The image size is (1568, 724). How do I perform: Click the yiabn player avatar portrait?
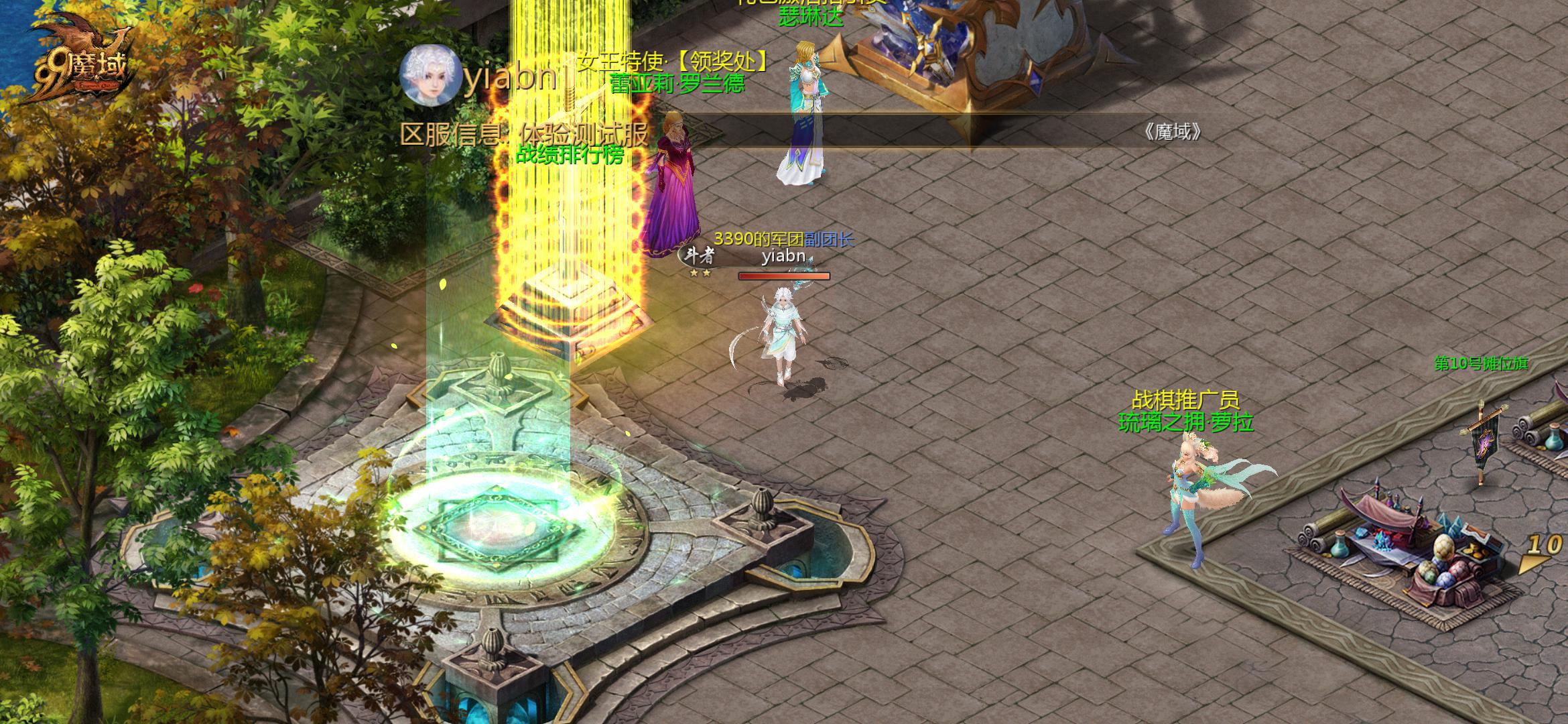point(430,76)
